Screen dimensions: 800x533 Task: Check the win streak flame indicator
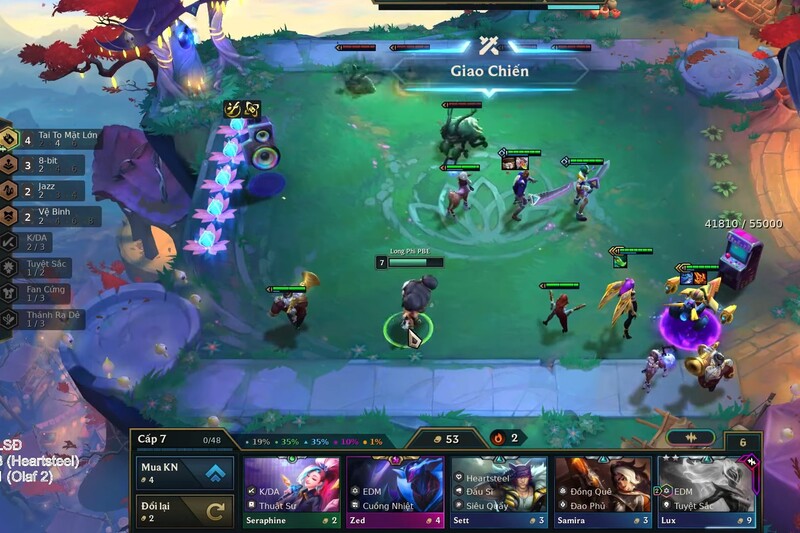tap(505, 438)
